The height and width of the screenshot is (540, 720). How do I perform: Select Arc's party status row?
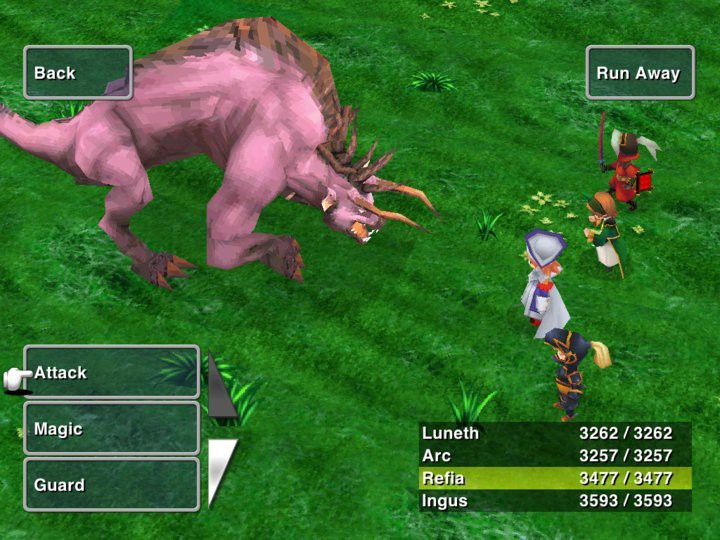(555, 456)
